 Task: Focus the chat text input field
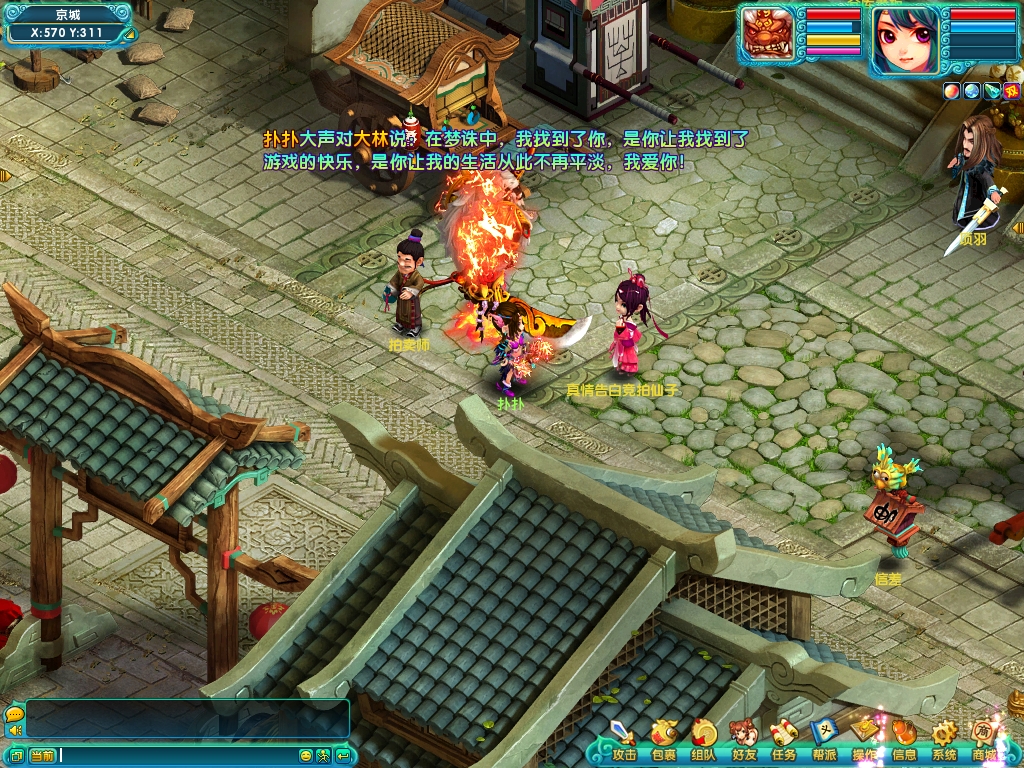(x=178, y=756)
